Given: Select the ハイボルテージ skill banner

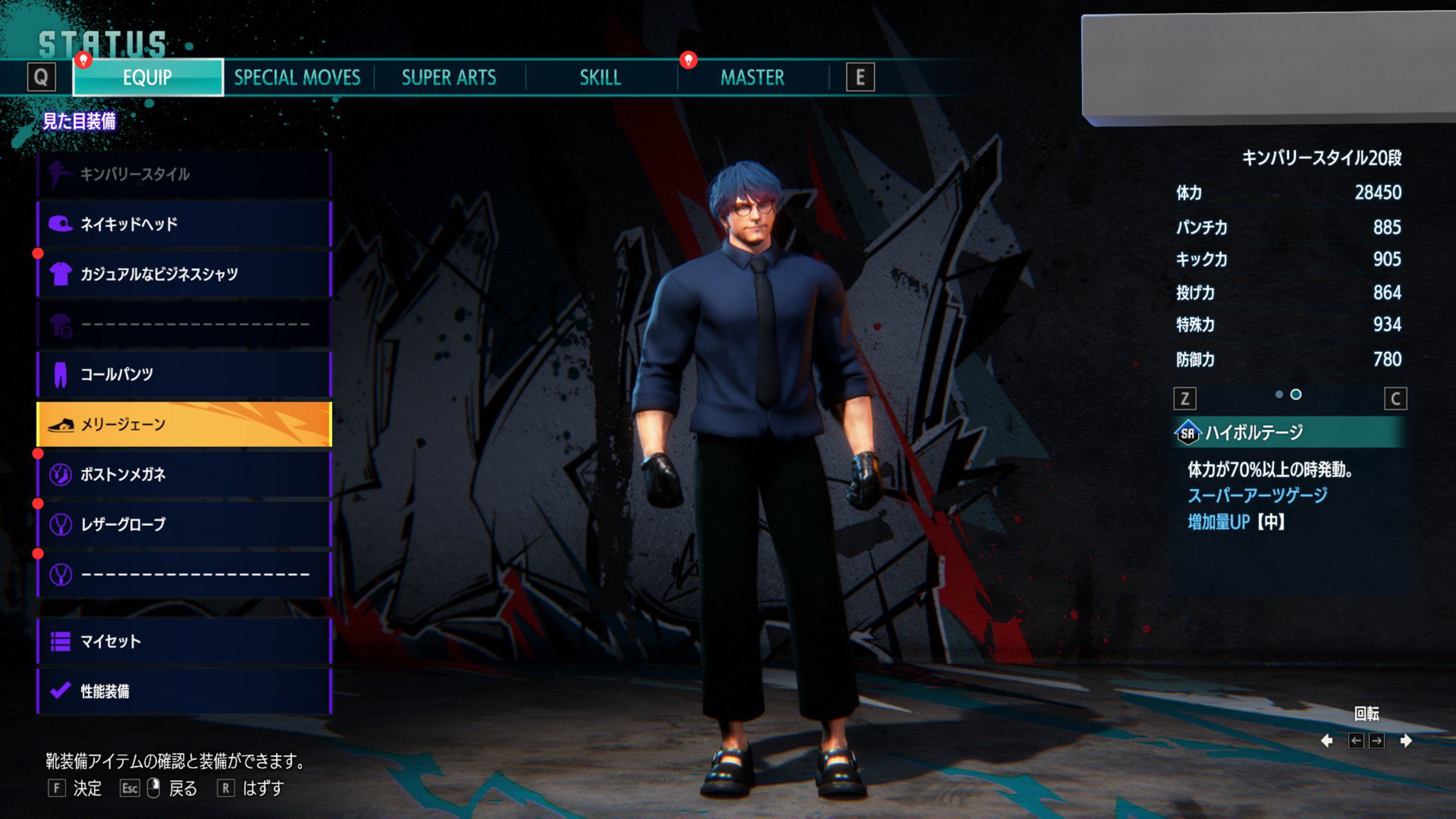Looking at the screenshot, I should pos(1289,432).
